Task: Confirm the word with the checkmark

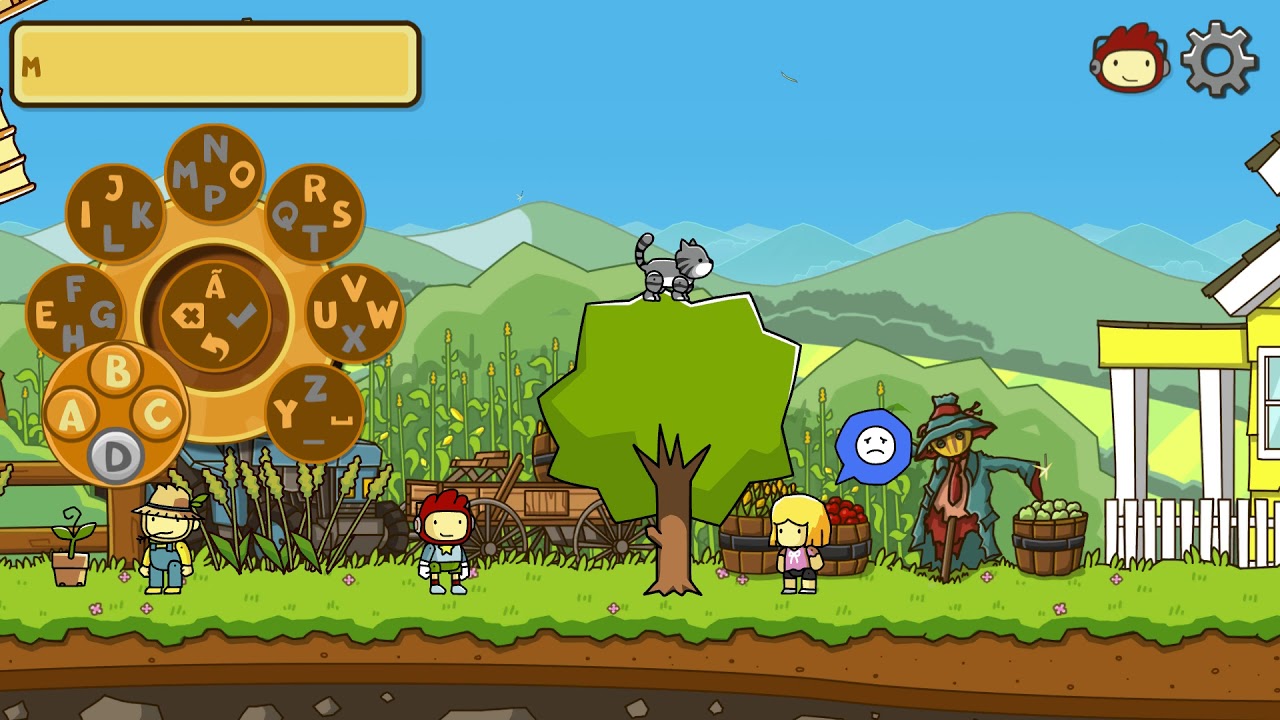Action: click(242, 317)
